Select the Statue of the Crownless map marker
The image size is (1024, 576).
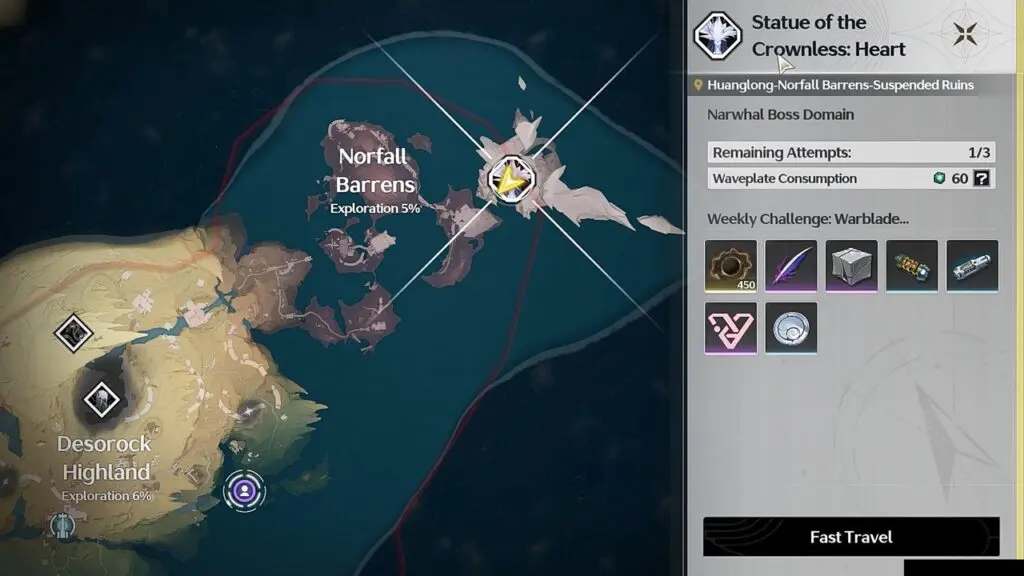click(x=513, y=179)
